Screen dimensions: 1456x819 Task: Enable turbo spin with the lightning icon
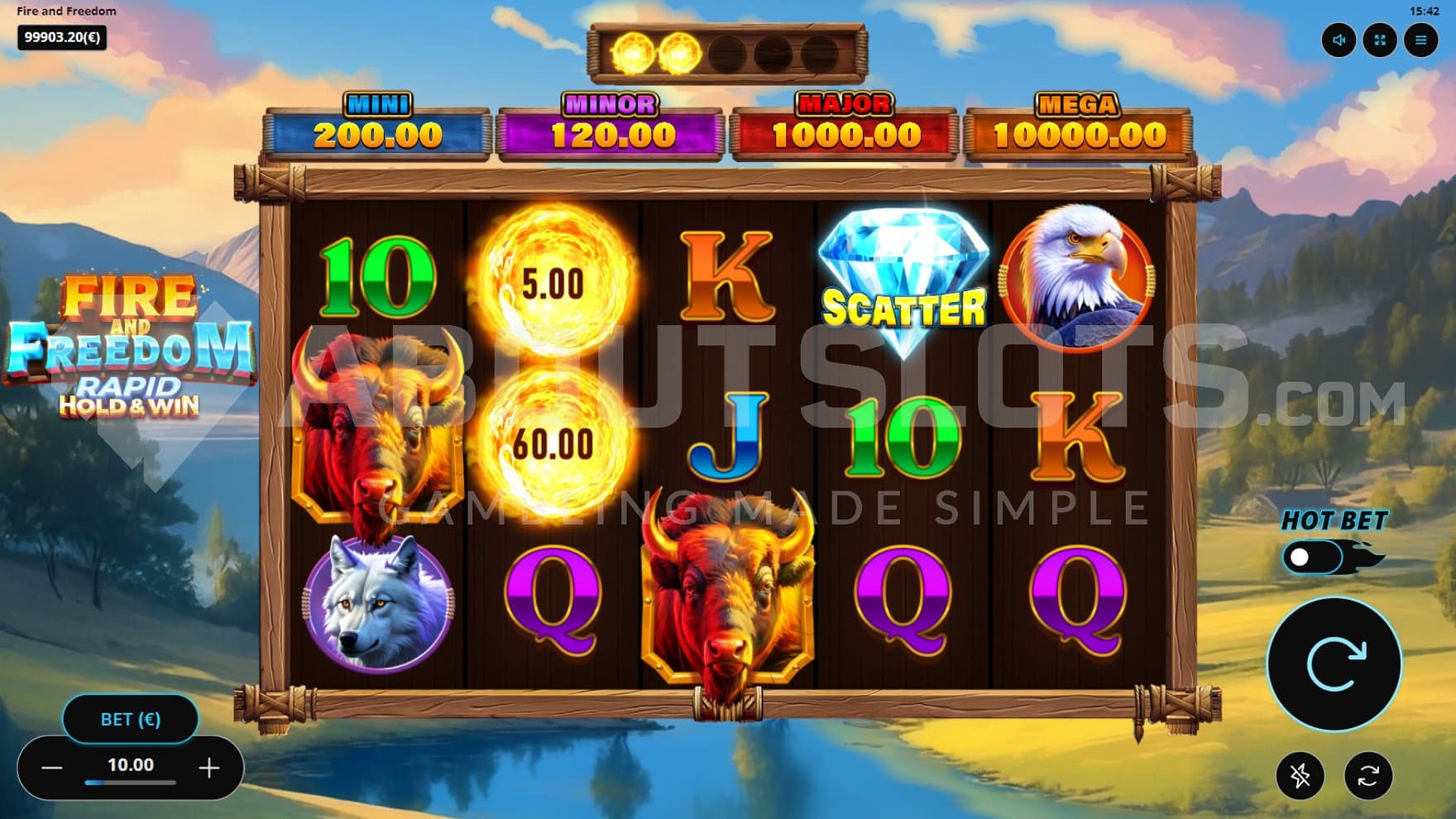click(1300, 775)
